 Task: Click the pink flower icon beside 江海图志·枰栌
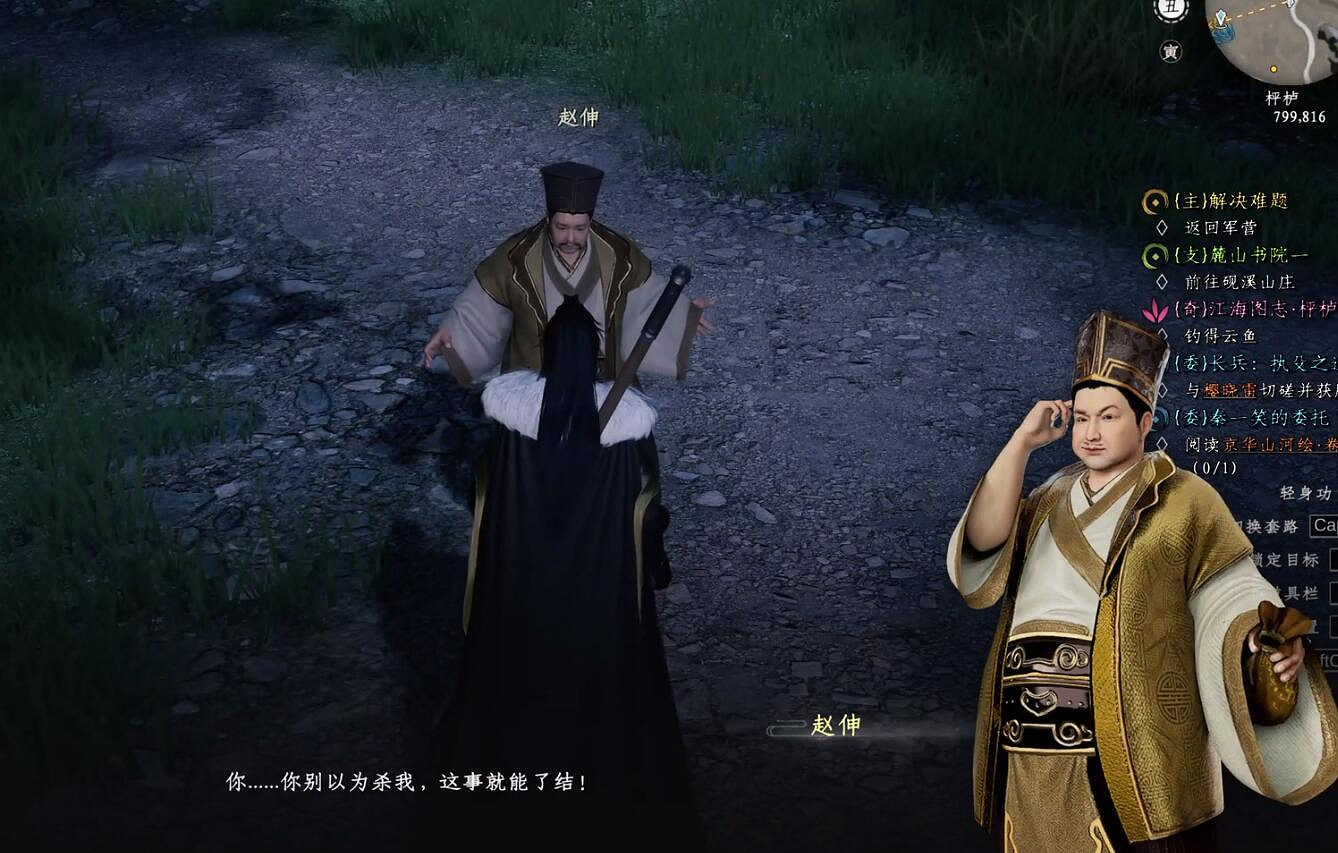(1155, 312)
